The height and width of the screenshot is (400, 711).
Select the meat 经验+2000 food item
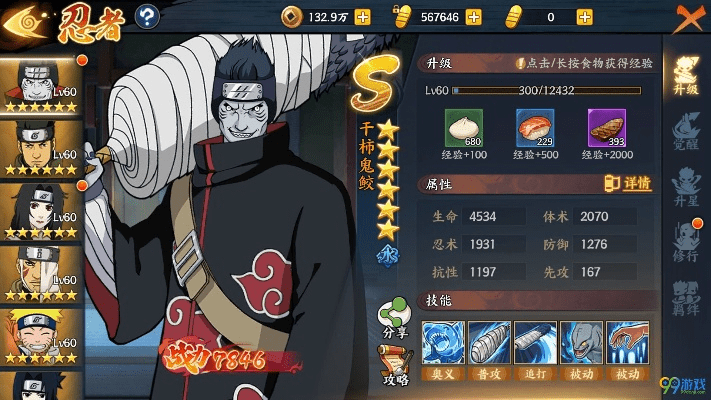tap(604, 128)
